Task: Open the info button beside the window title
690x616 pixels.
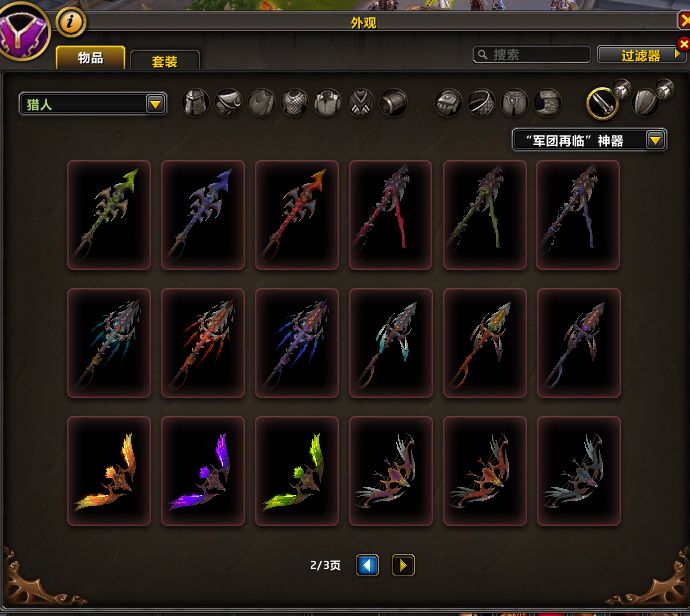Action: (70, 19)
